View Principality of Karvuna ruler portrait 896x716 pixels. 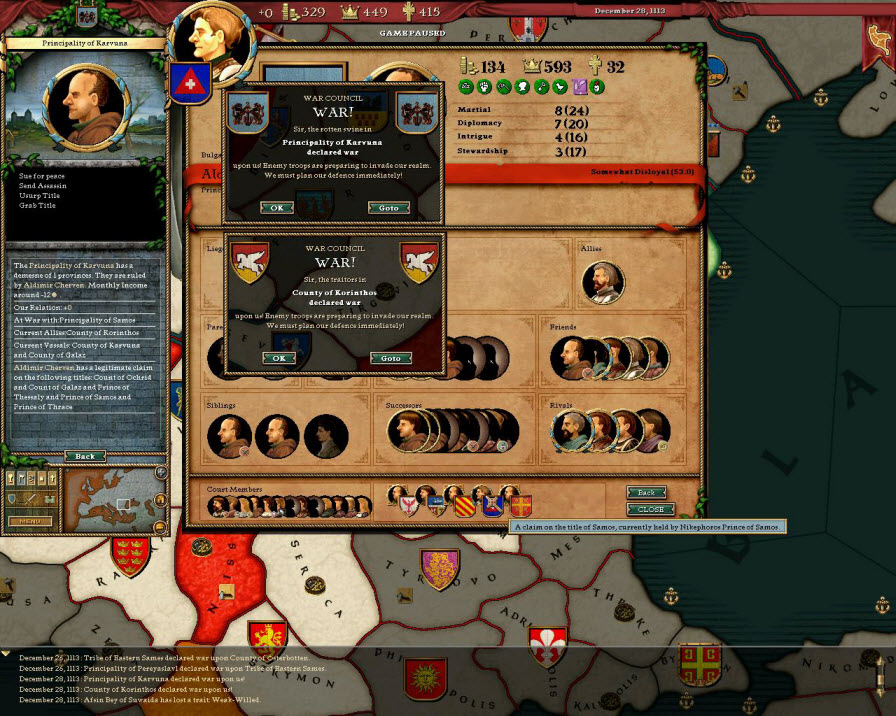[84, 102]
